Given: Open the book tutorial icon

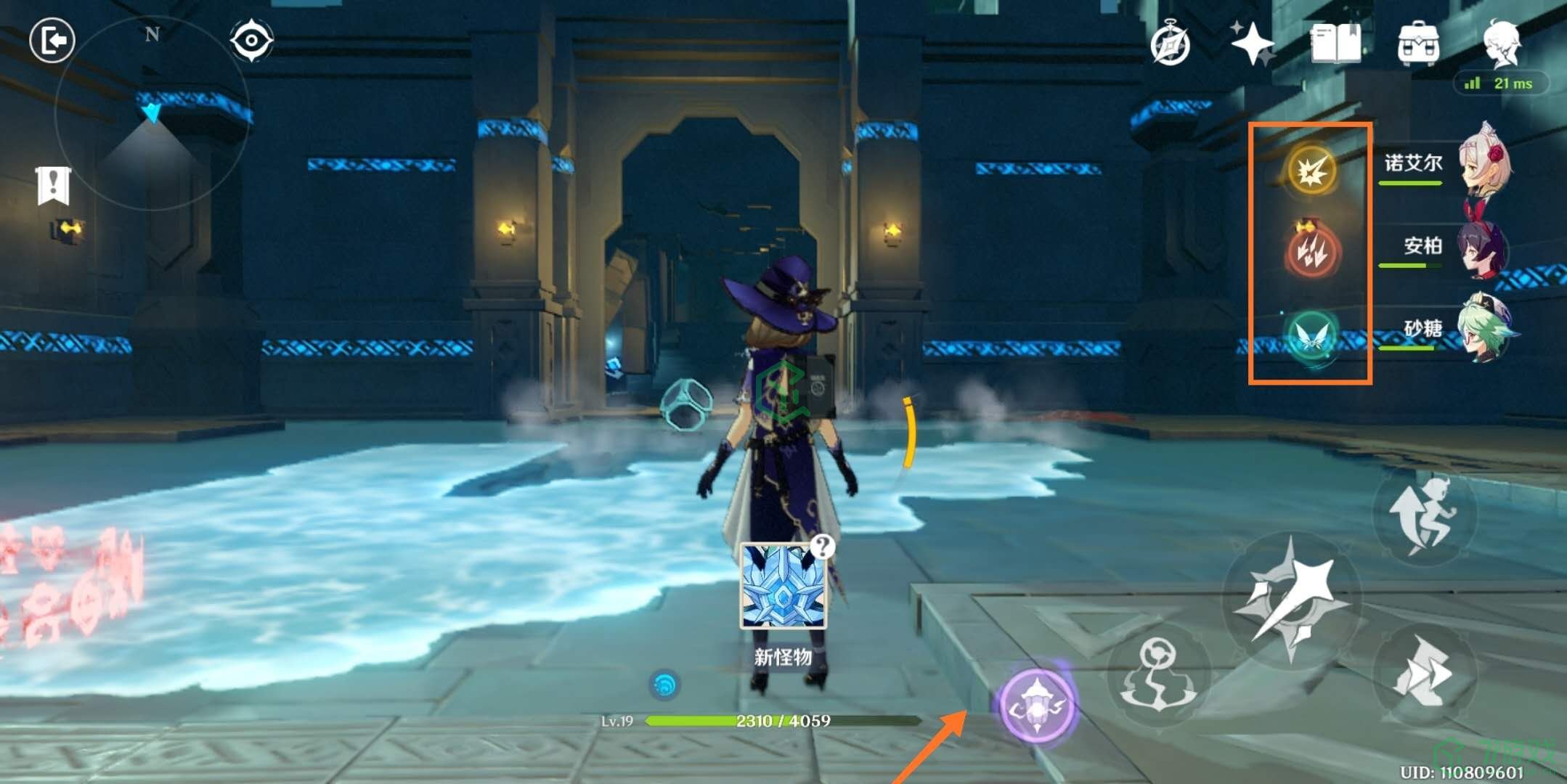Looking at the screenshot, I should pos(1335,45).
